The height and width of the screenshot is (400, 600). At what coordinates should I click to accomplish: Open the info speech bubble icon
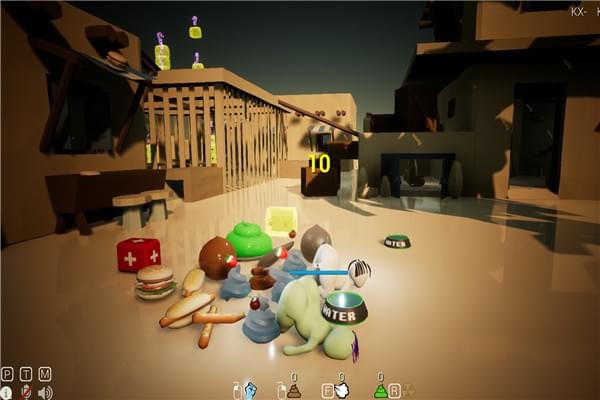pos(8,392)
